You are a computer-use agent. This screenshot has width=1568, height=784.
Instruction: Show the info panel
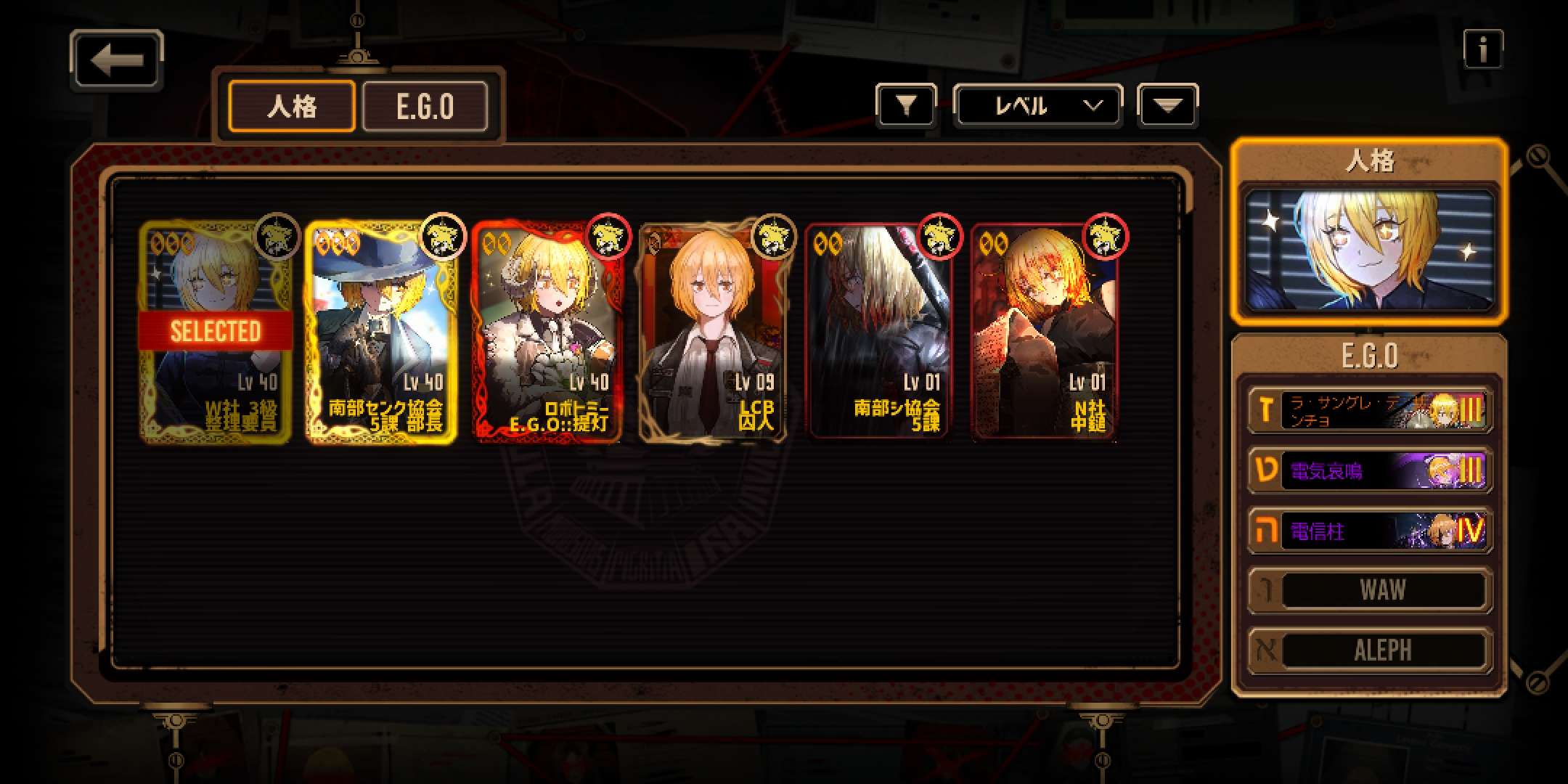pyautogui.click(x=1482, y=50)
